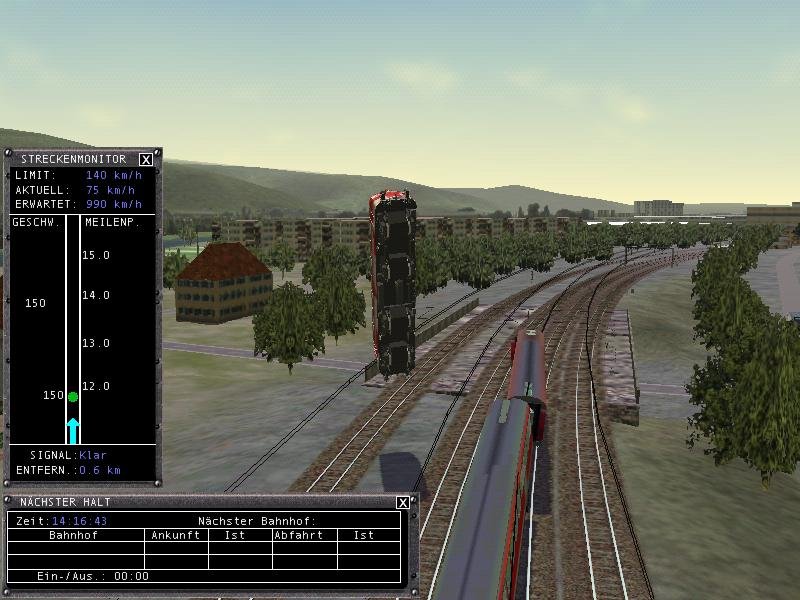Close the Streckenmonitor window

tap(146, 159)
